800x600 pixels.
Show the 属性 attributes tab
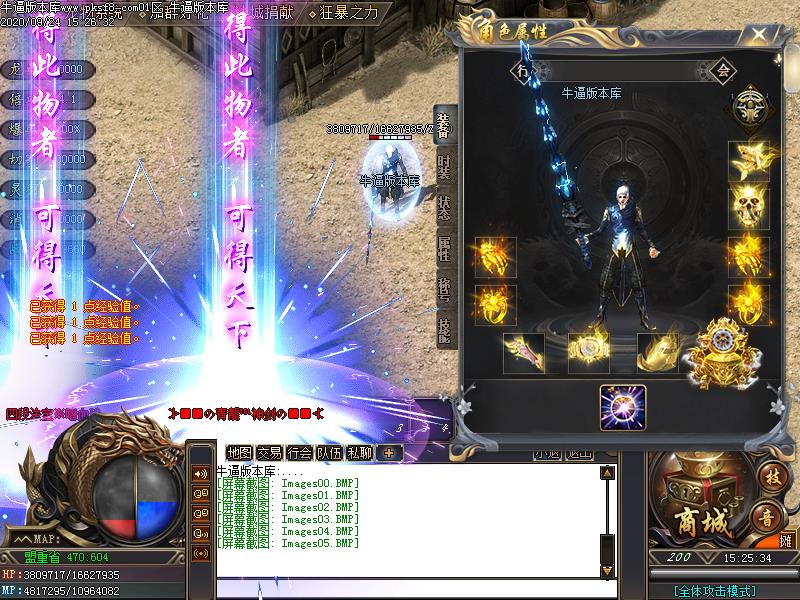tap(444, 248)
